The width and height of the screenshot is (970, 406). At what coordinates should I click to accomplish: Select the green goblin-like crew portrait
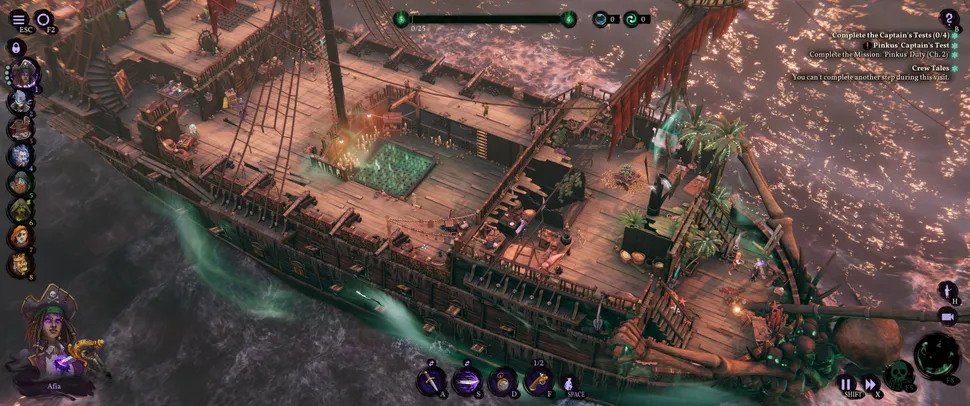[x=20, y=210]
